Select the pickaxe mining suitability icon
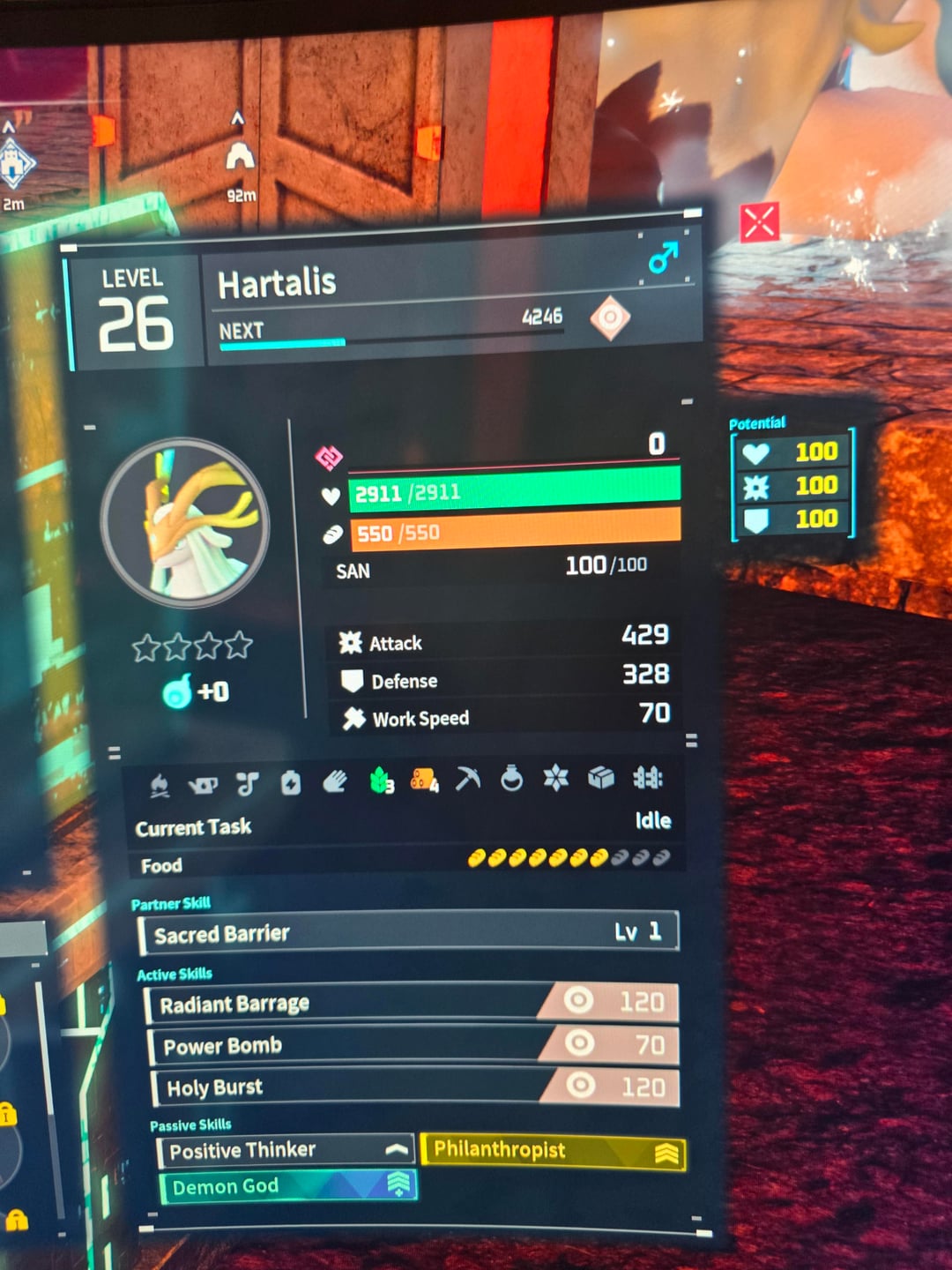This screenshot has width=952, height=1270. tap(468, 779)
